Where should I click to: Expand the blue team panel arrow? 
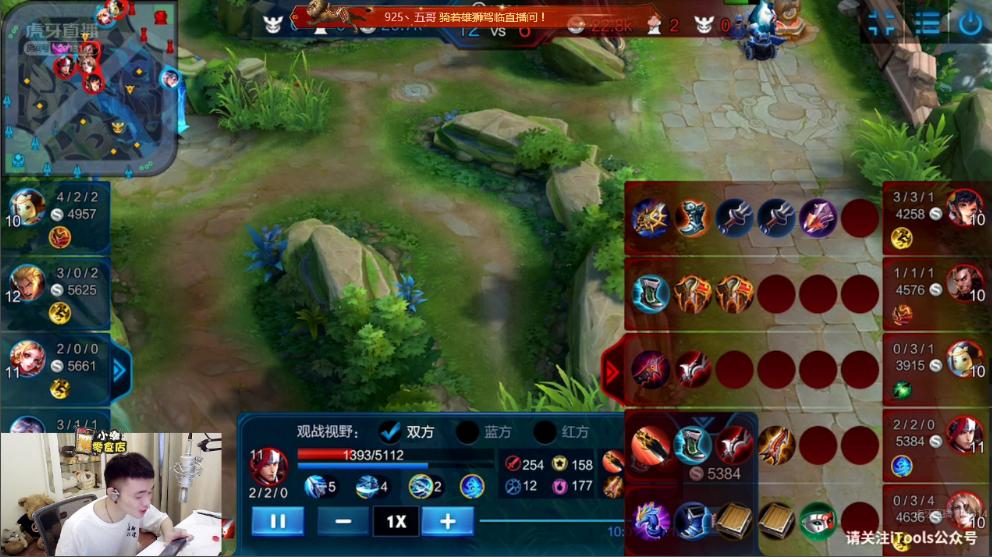click(120, 371)
